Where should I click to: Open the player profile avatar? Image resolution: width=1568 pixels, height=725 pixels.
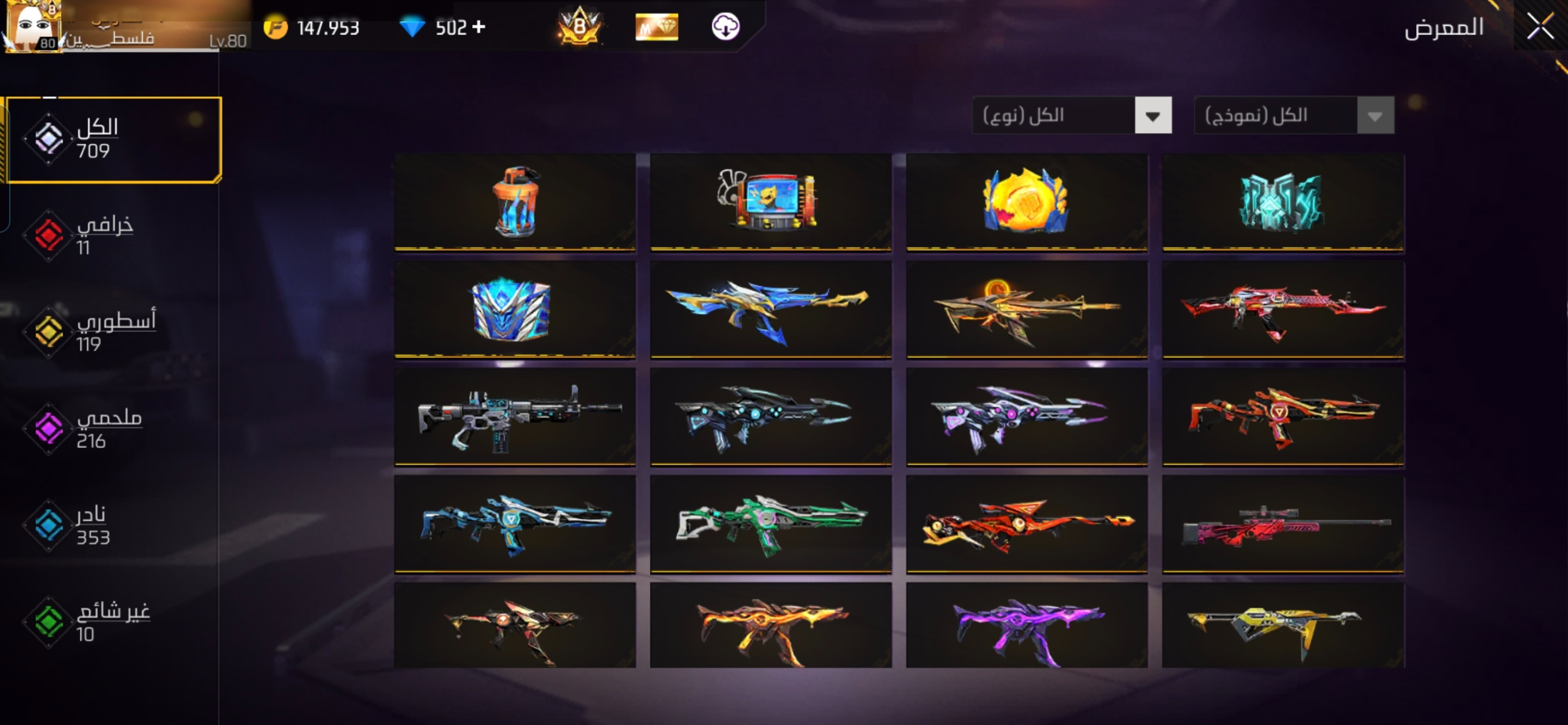click(x=34, y=27)
